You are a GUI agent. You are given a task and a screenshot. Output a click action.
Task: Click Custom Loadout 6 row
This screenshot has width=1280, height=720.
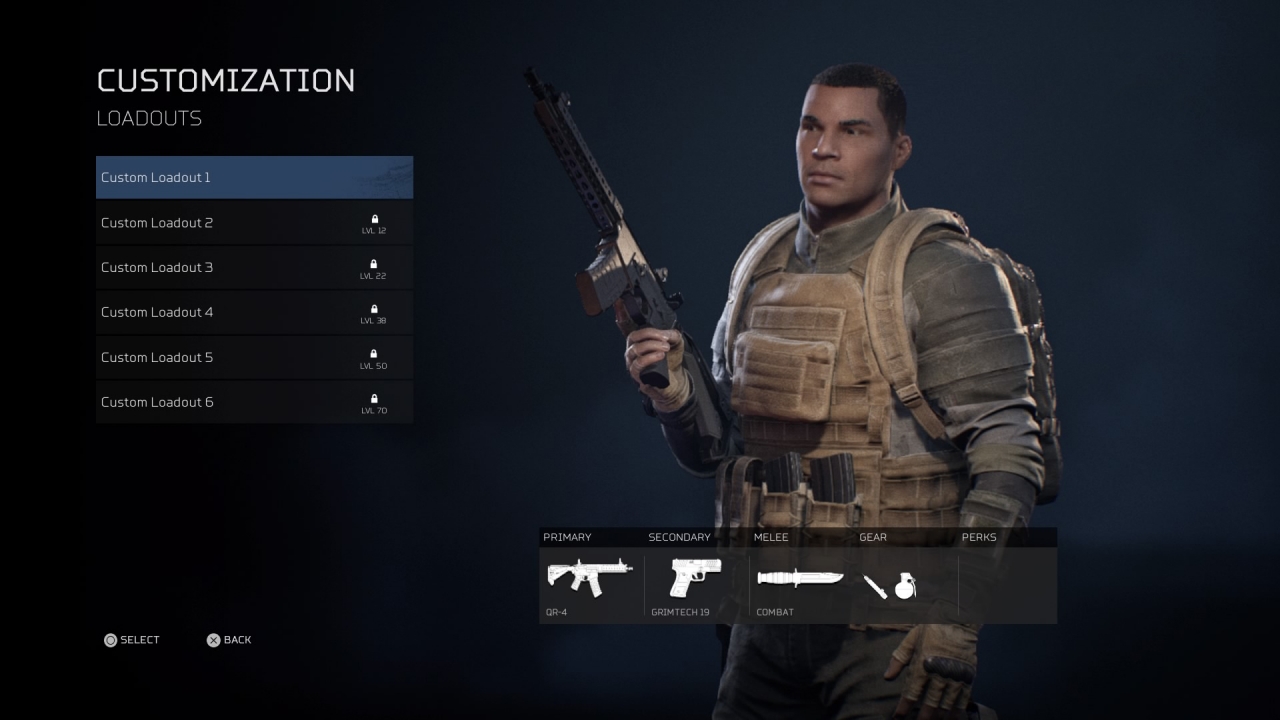click(x=254, y=402)
